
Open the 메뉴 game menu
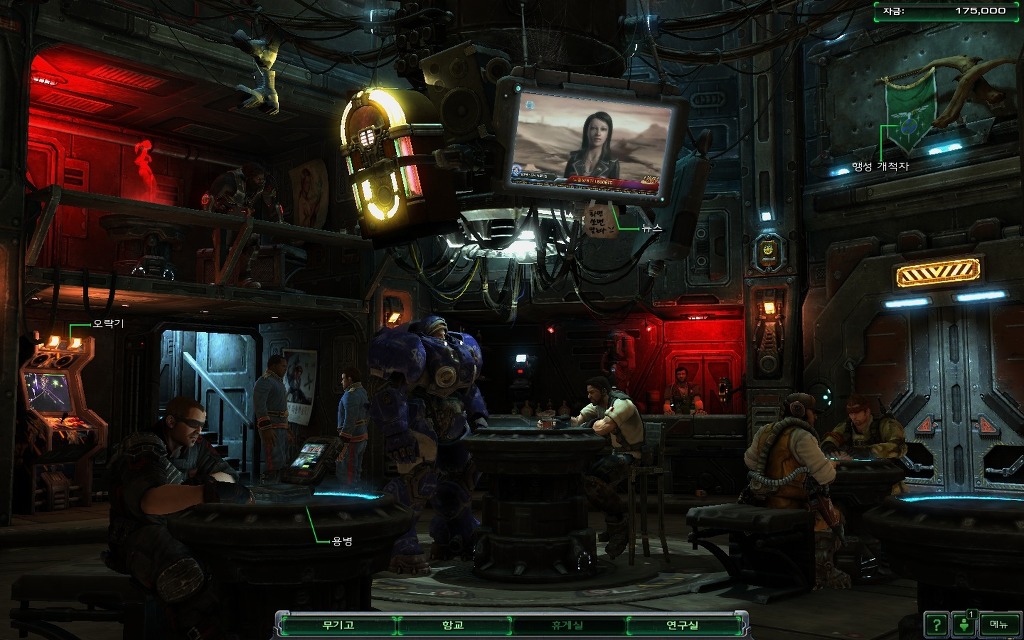pos(998,624)
